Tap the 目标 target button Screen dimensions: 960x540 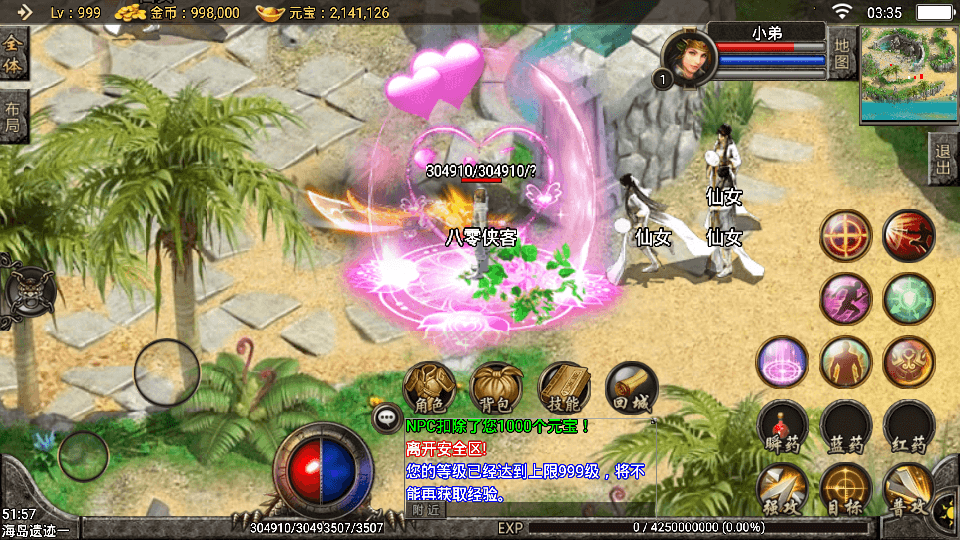846,490
